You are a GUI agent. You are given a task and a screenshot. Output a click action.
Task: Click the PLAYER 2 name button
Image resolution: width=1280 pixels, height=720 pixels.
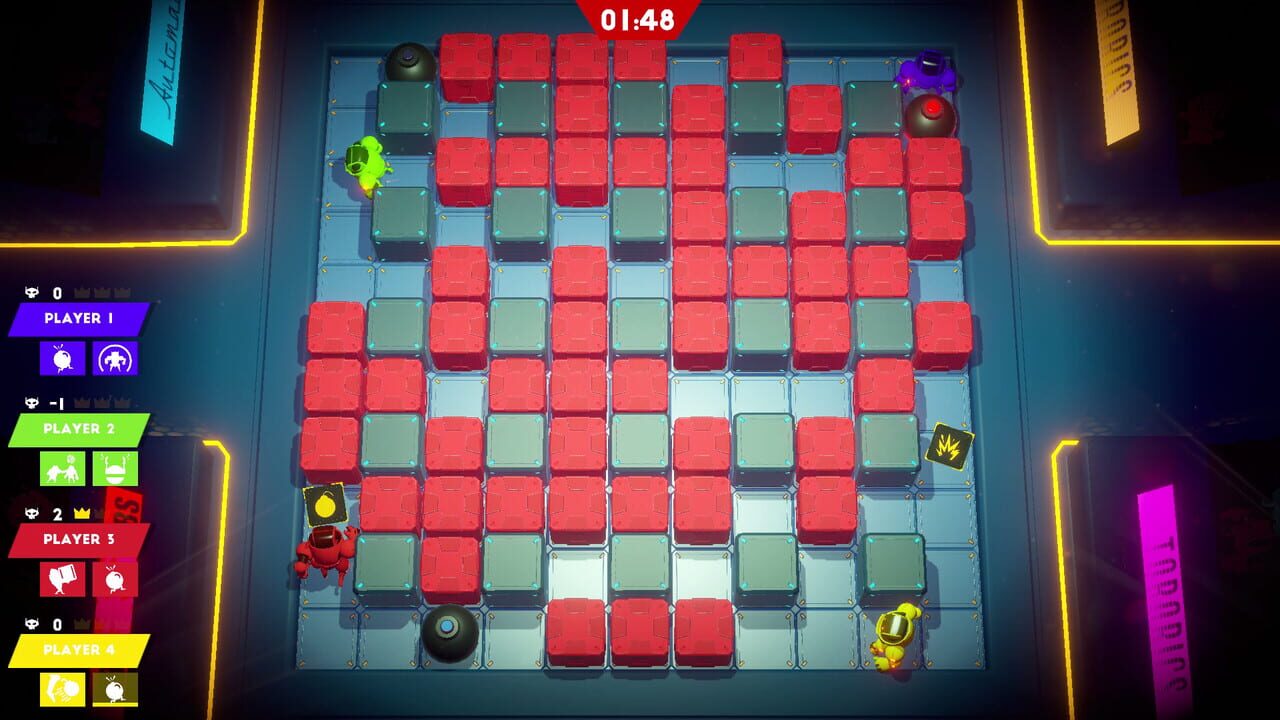[x=77, y=428]
